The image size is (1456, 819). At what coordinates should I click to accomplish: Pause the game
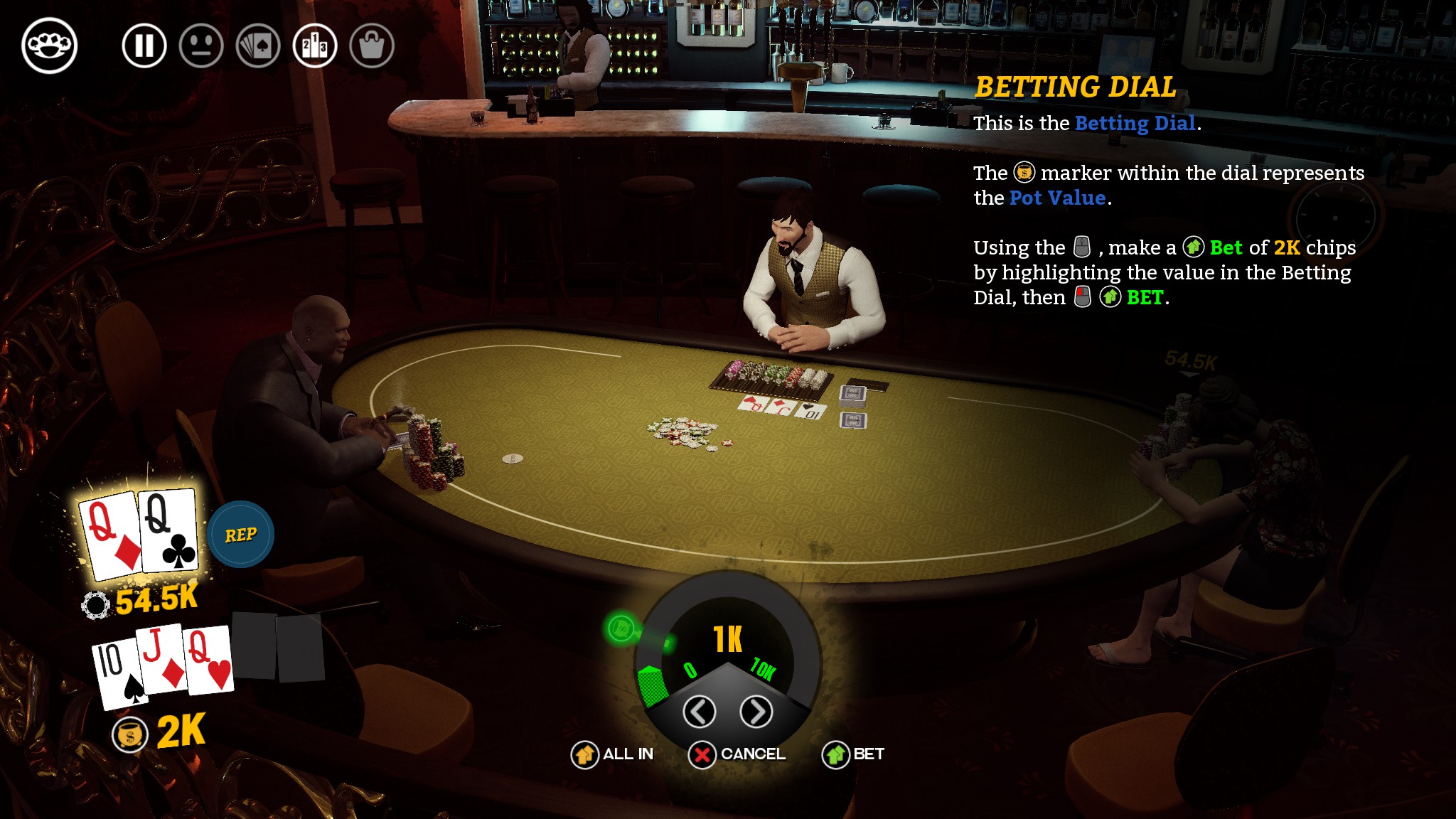pyautogui.click(x=144, y=46)
